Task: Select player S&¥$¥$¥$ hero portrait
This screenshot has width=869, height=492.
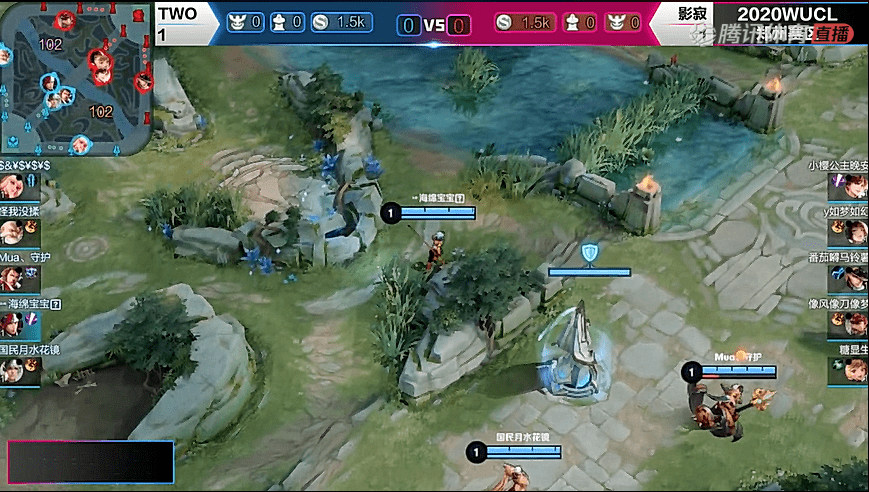Action: (x=13, y=186)
